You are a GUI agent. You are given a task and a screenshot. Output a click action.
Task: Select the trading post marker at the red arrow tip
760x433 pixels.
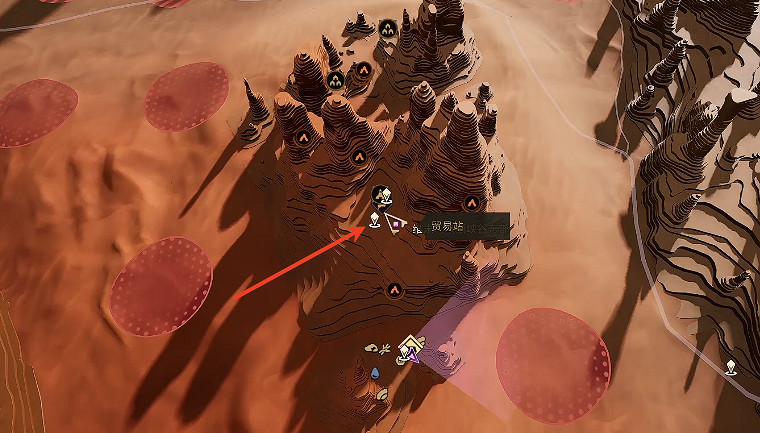coord(375,220)
